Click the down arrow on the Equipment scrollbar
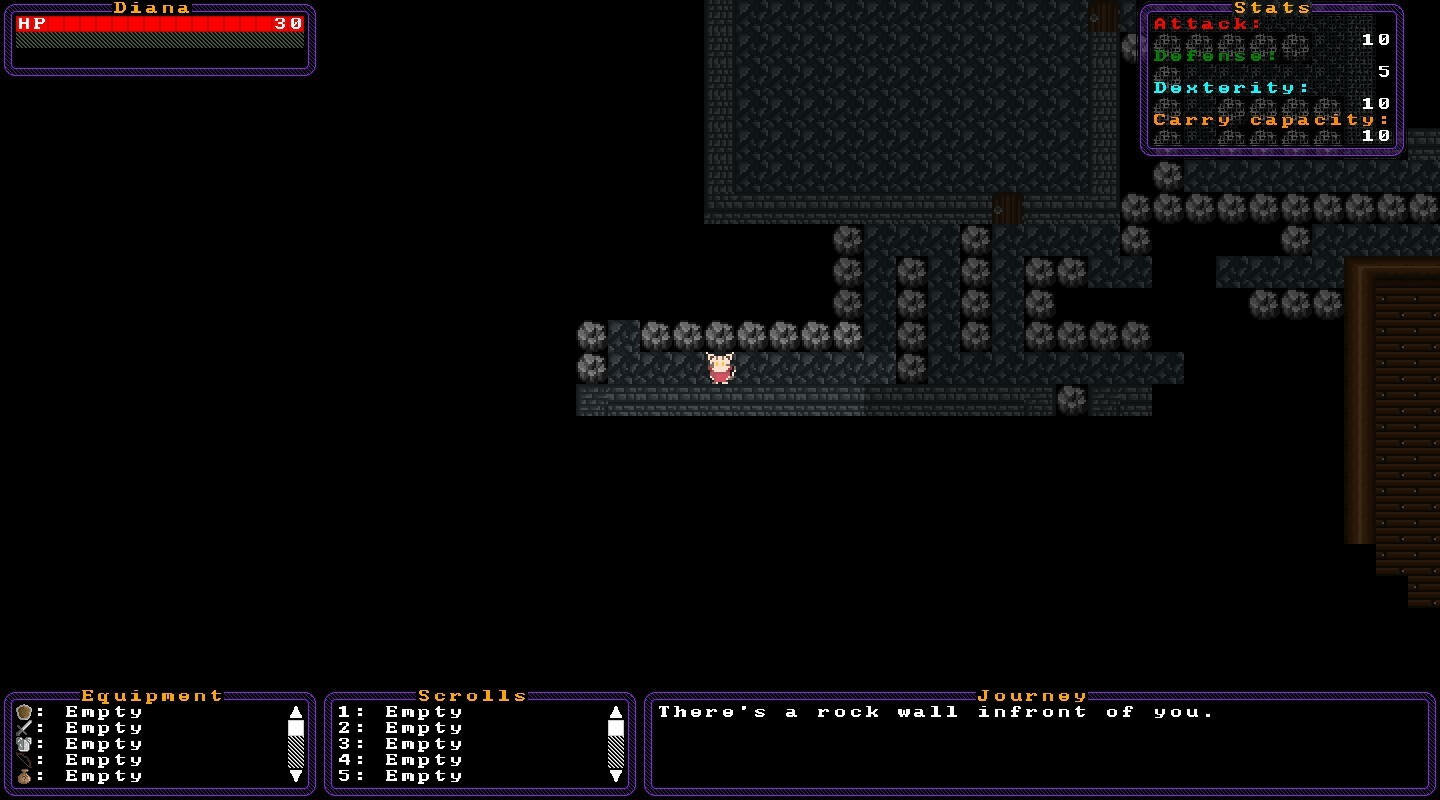 (296, 776)
